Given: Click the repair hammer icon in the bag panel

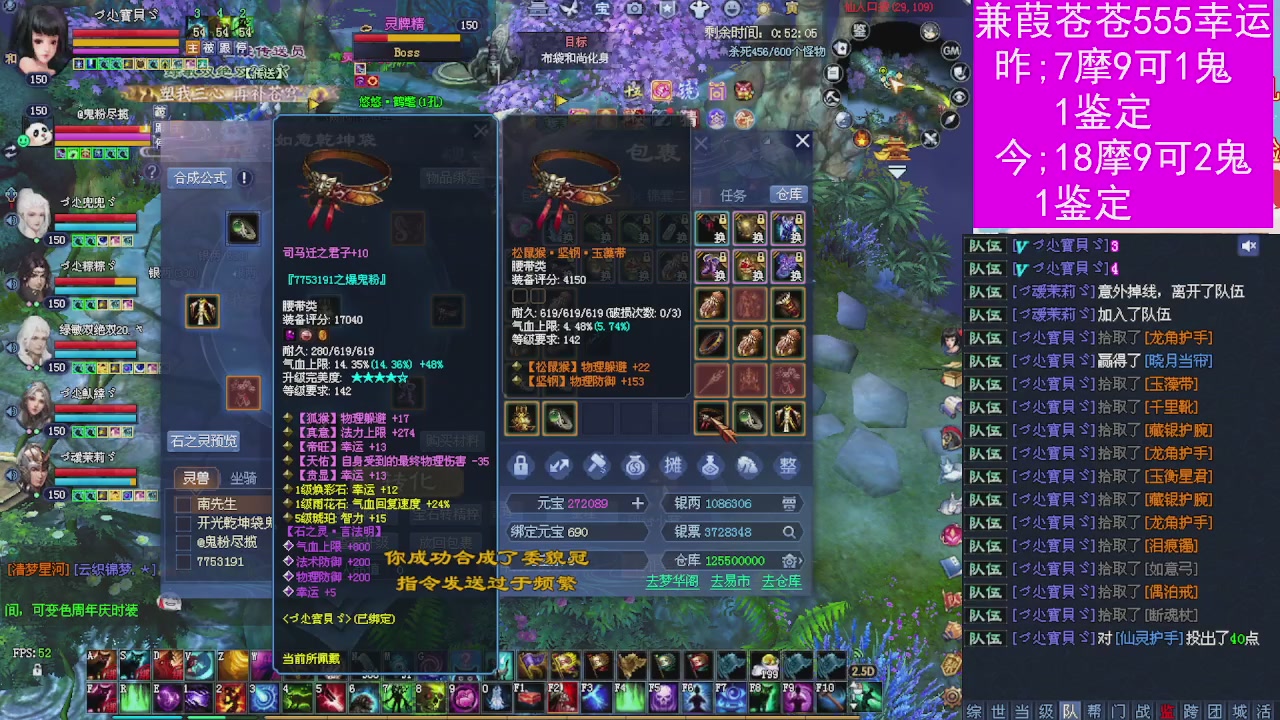Looking at the screenshot, I should (x=597, y=466).
